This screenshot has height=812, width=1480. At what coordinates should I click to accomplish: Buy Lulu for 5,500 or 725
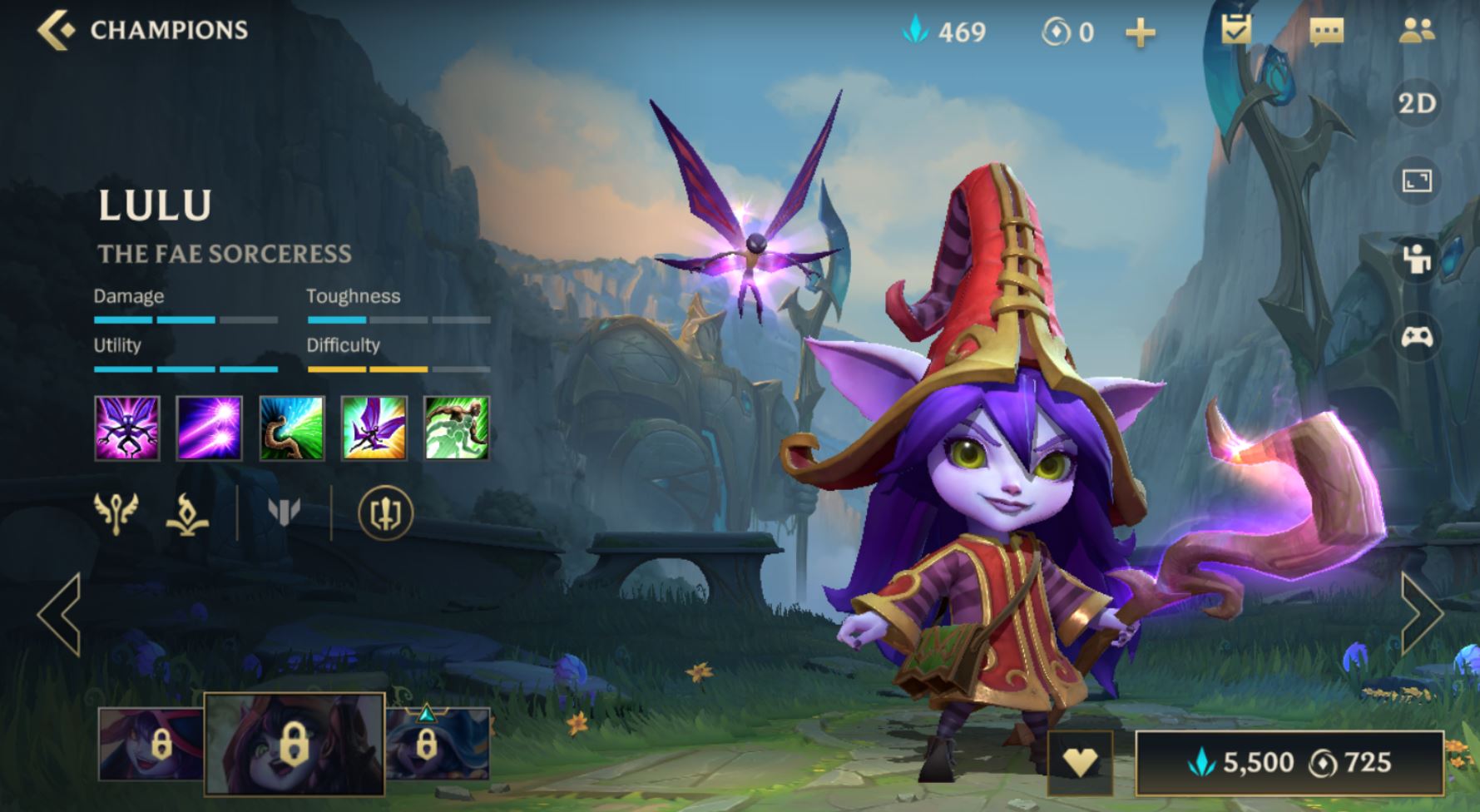[1289, 762]
